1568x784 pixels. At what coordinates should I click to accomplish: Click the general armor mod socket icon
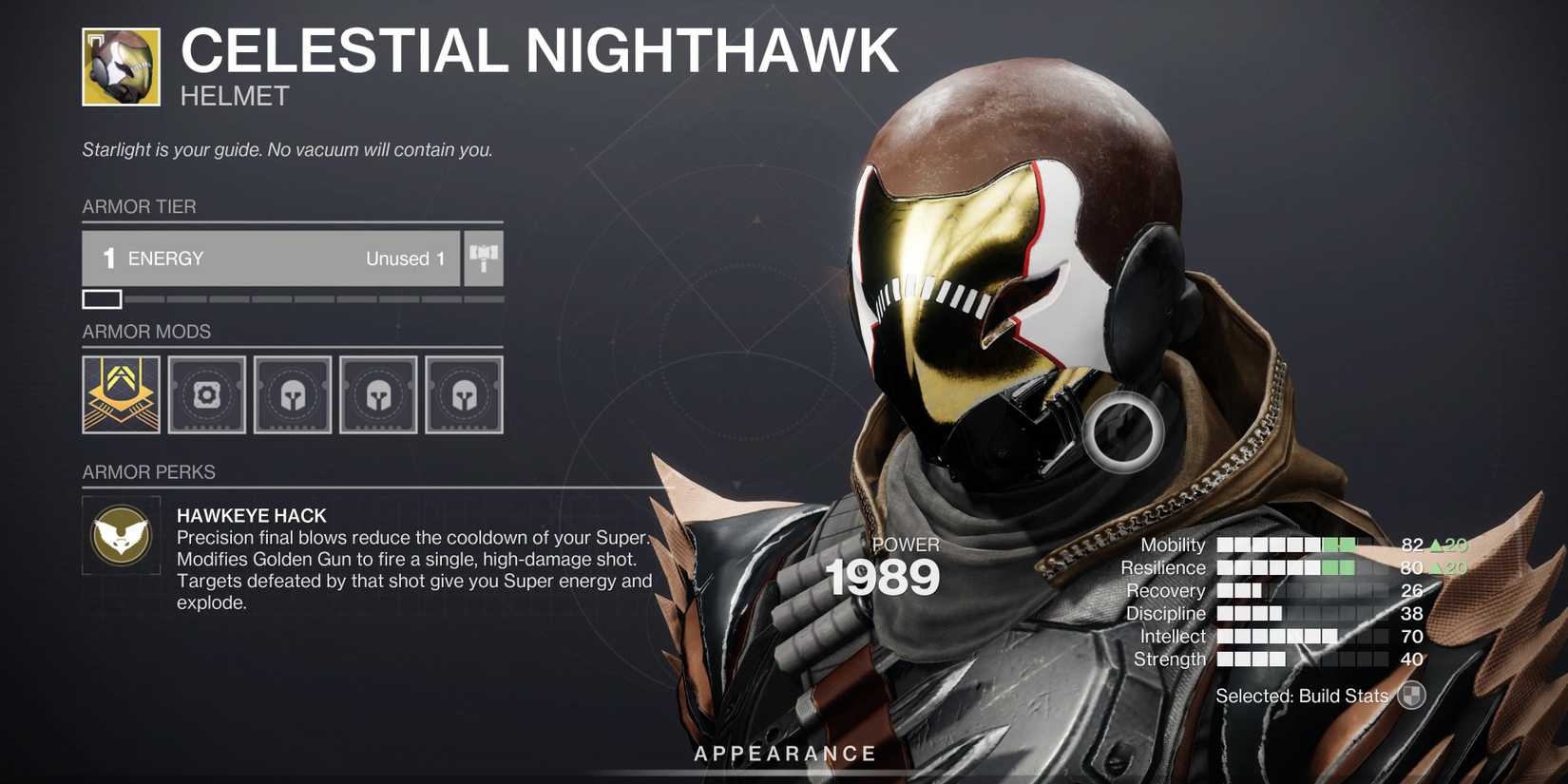pyautogui.click(x=206, y=395)
